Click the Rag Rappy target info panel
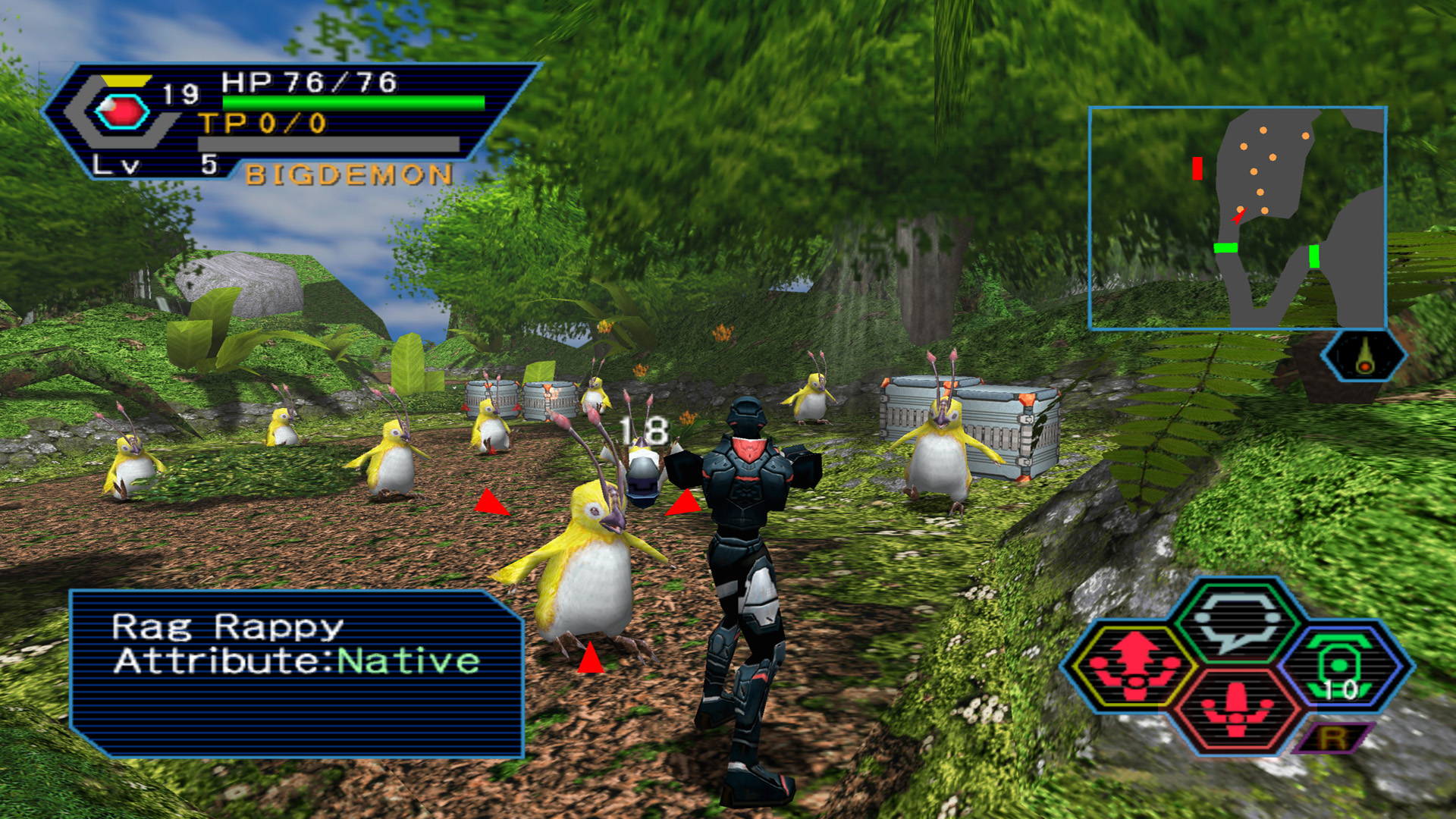 click(296, 673)
